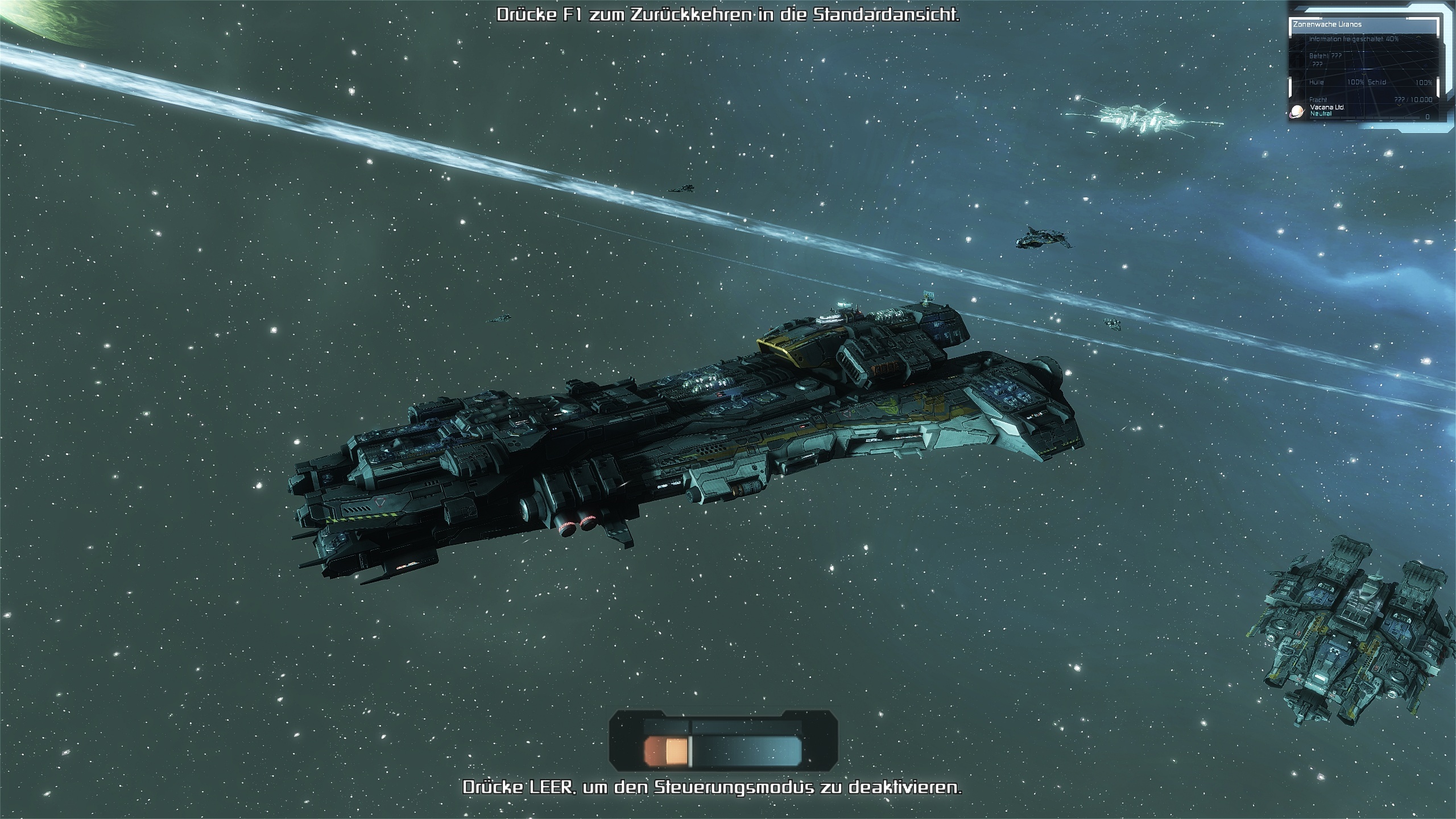The image size is (1456, 819).
Task: Click the throttle speed bar
Action: coord(723,750)
